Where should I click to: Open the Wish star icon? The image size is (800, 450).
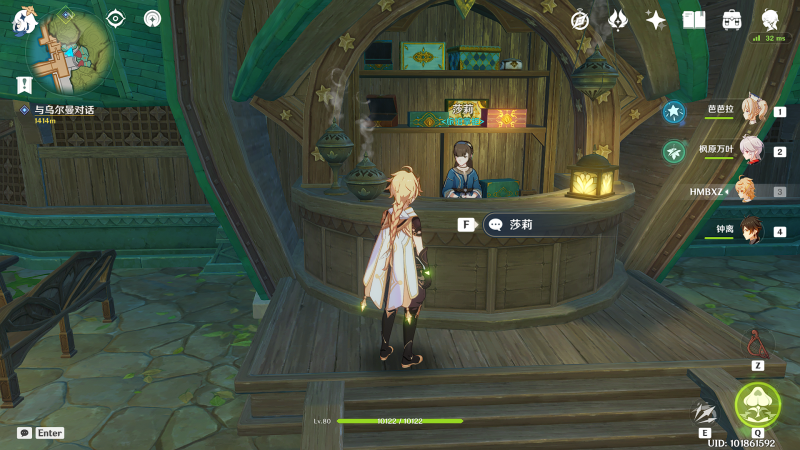click(x=656, y=19)
